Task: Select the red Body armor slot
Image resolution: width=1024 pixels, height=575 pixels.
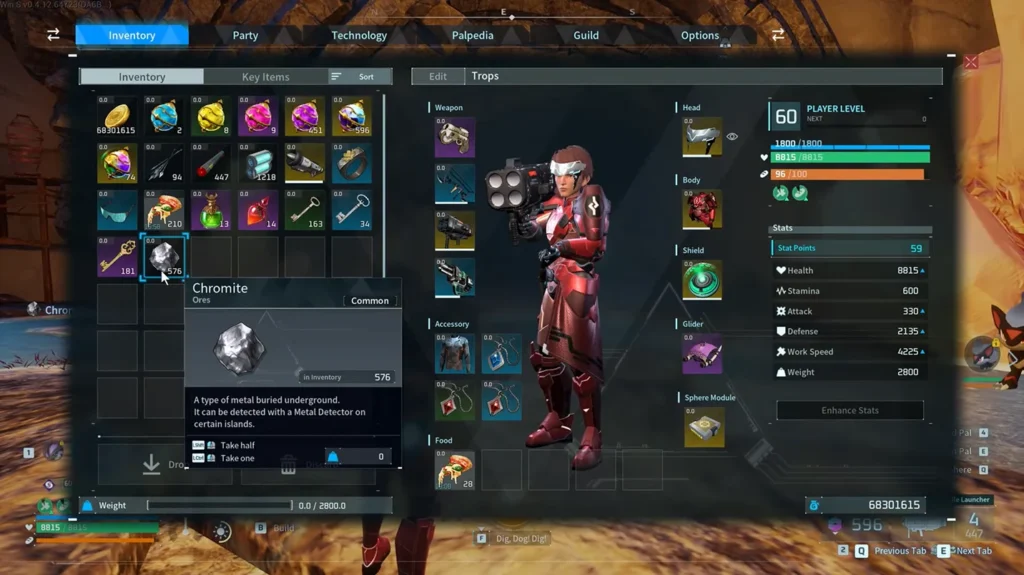Action: pyautogui.click(x=702, y=210)
